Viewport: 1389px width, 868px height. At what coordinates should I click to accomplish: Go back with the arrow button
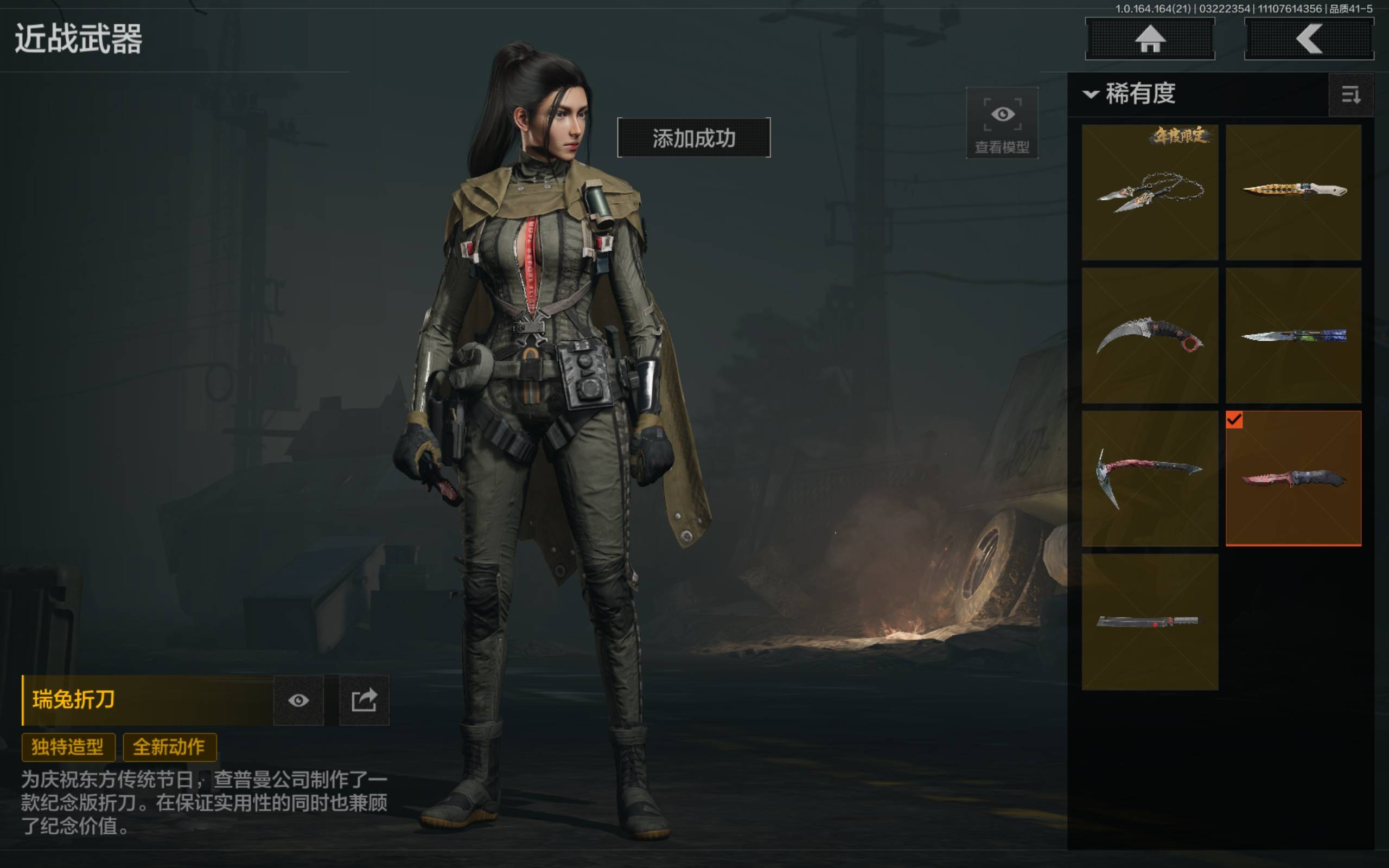(1309, 39)
